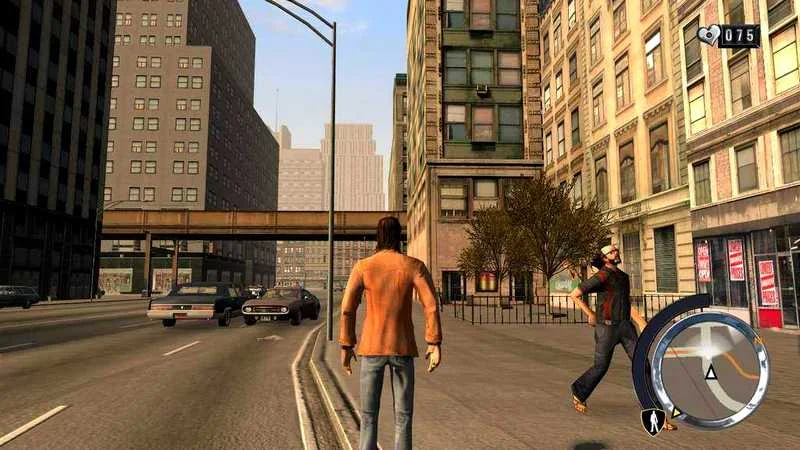Image resolution: width=800 pixels, height=450 pixels.
Task: Click the silver heart icon
Action: pyautogui.click(x=708, y=36)
